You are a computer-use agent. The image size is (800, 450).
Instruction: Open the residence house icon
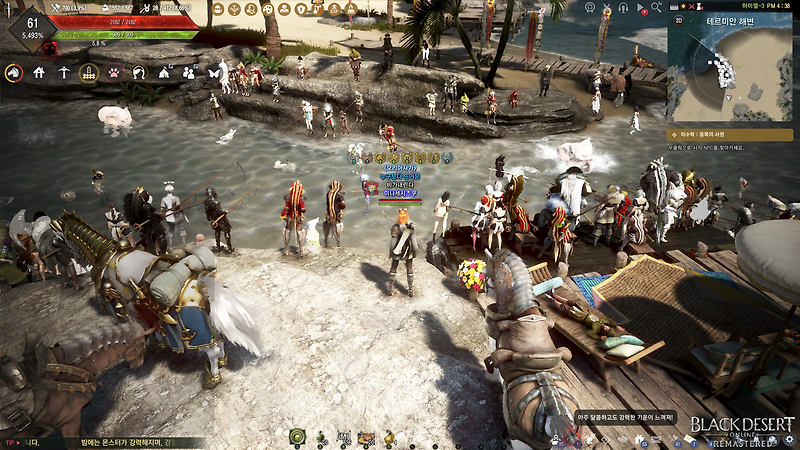(x=39, y=72)
